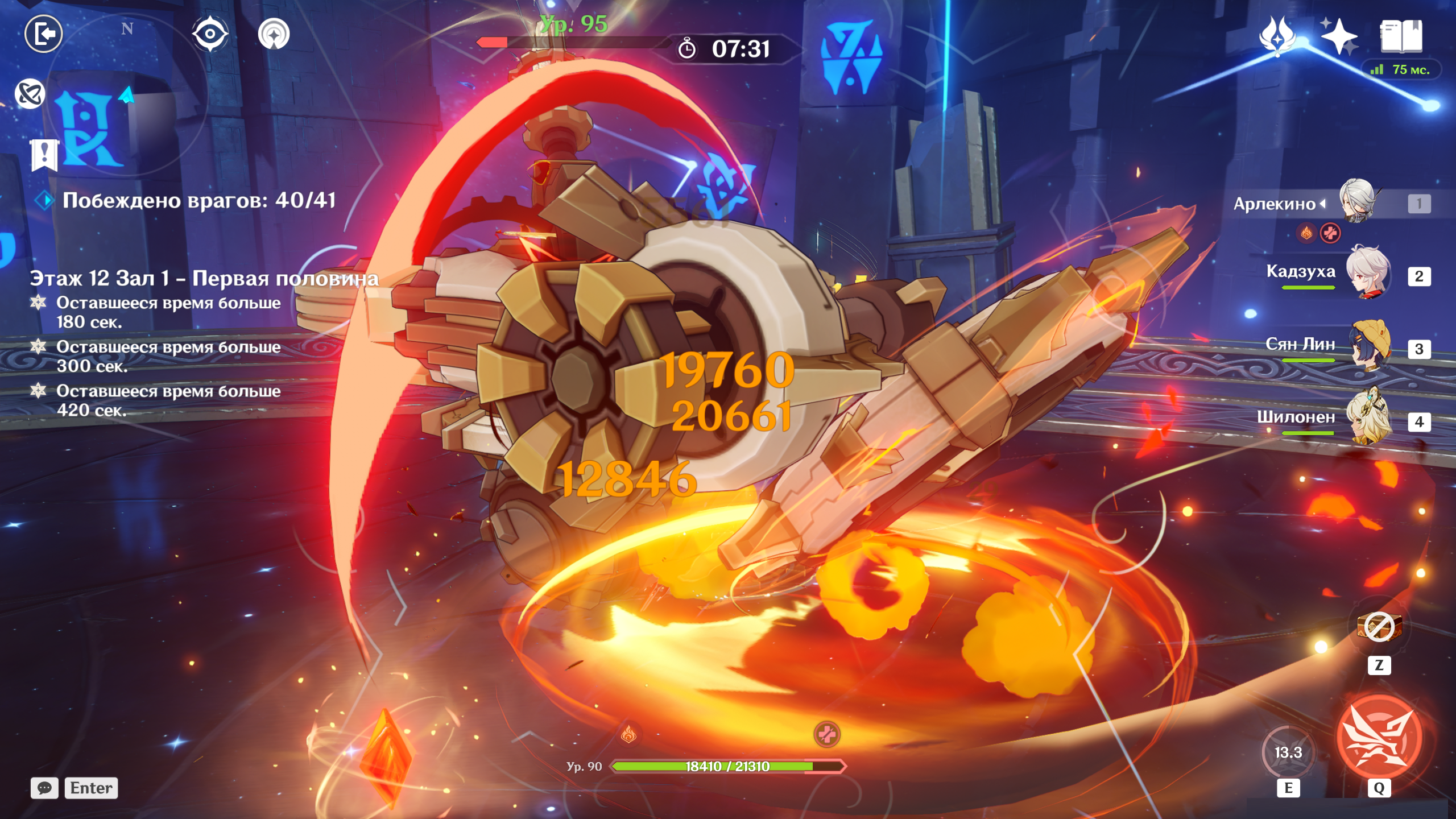Leave the Spiral Abyss via exit icon
Image resolution: width=1456 pixels, height=819 pixels.
tap(44, 34)
